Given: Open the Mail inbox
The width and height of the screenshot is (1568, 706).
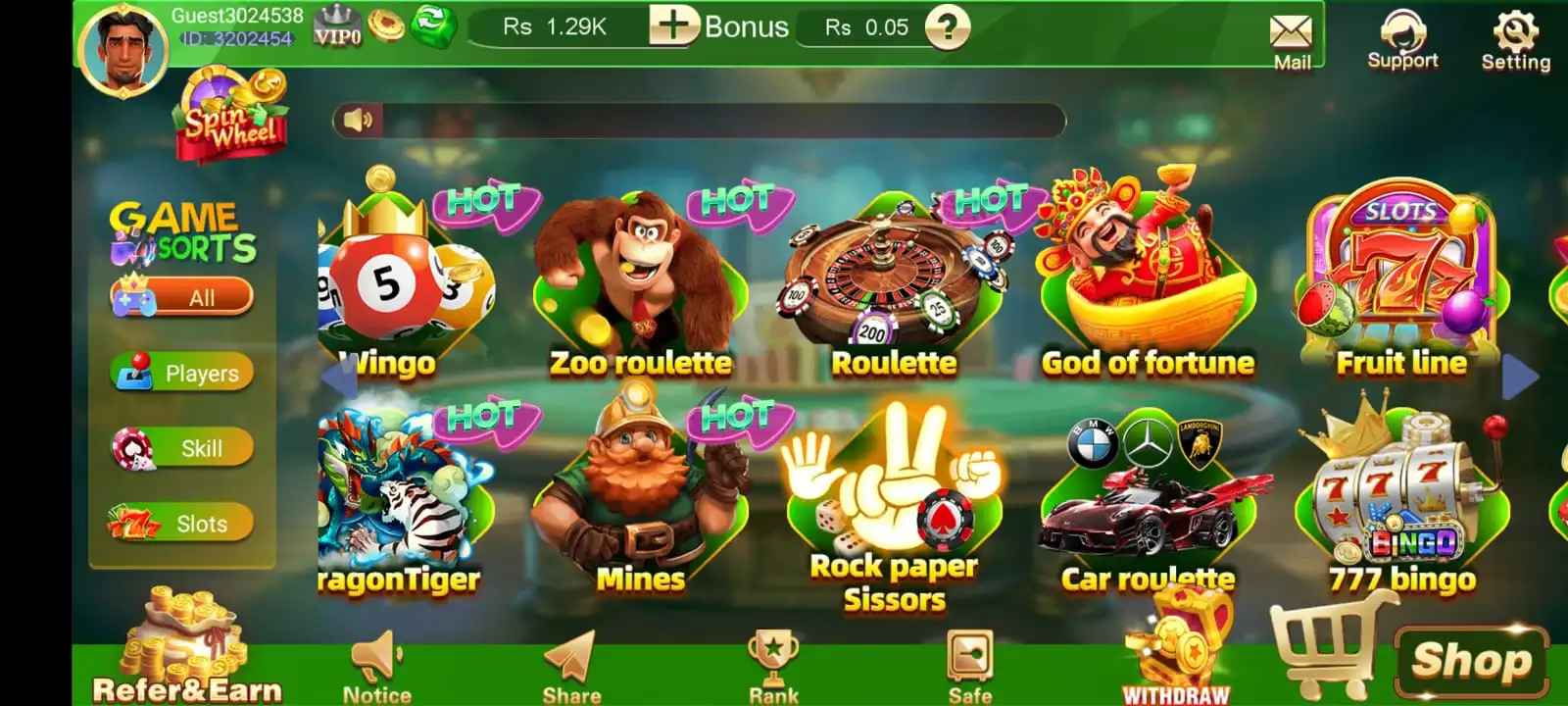Looking at the screenshot, I should pos(1292,41).
